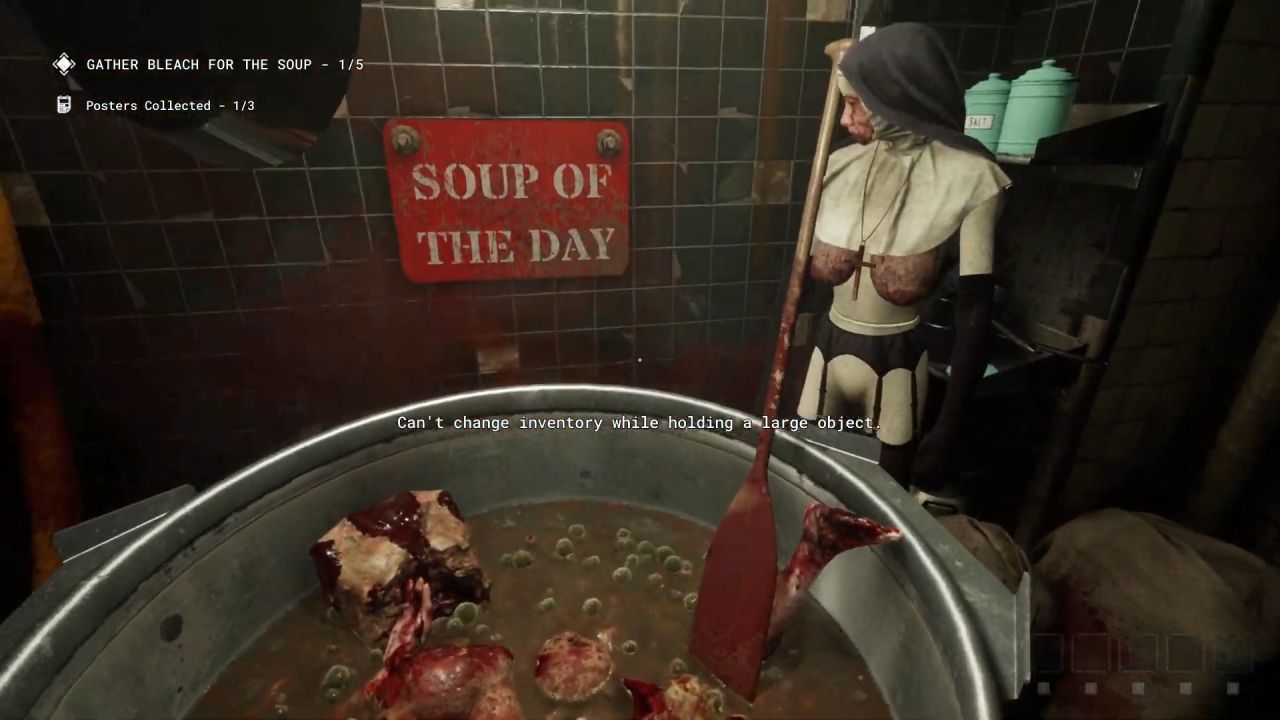Click the center crosshair dot
Image resolution: width=1280 pixels, height=720 pixels.
tap(640, 360)
